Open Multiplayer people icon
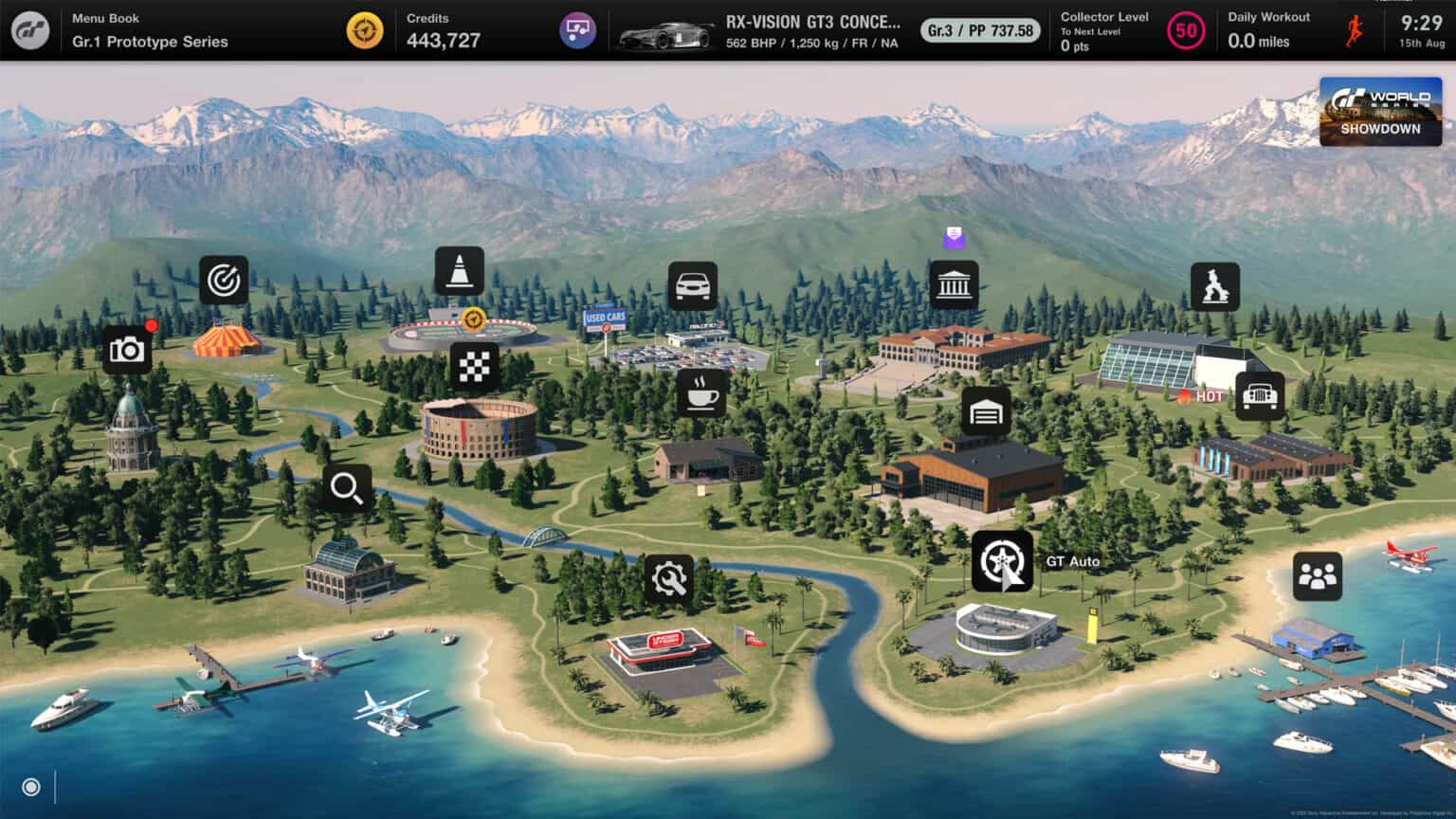 [x=1317, y=576]
